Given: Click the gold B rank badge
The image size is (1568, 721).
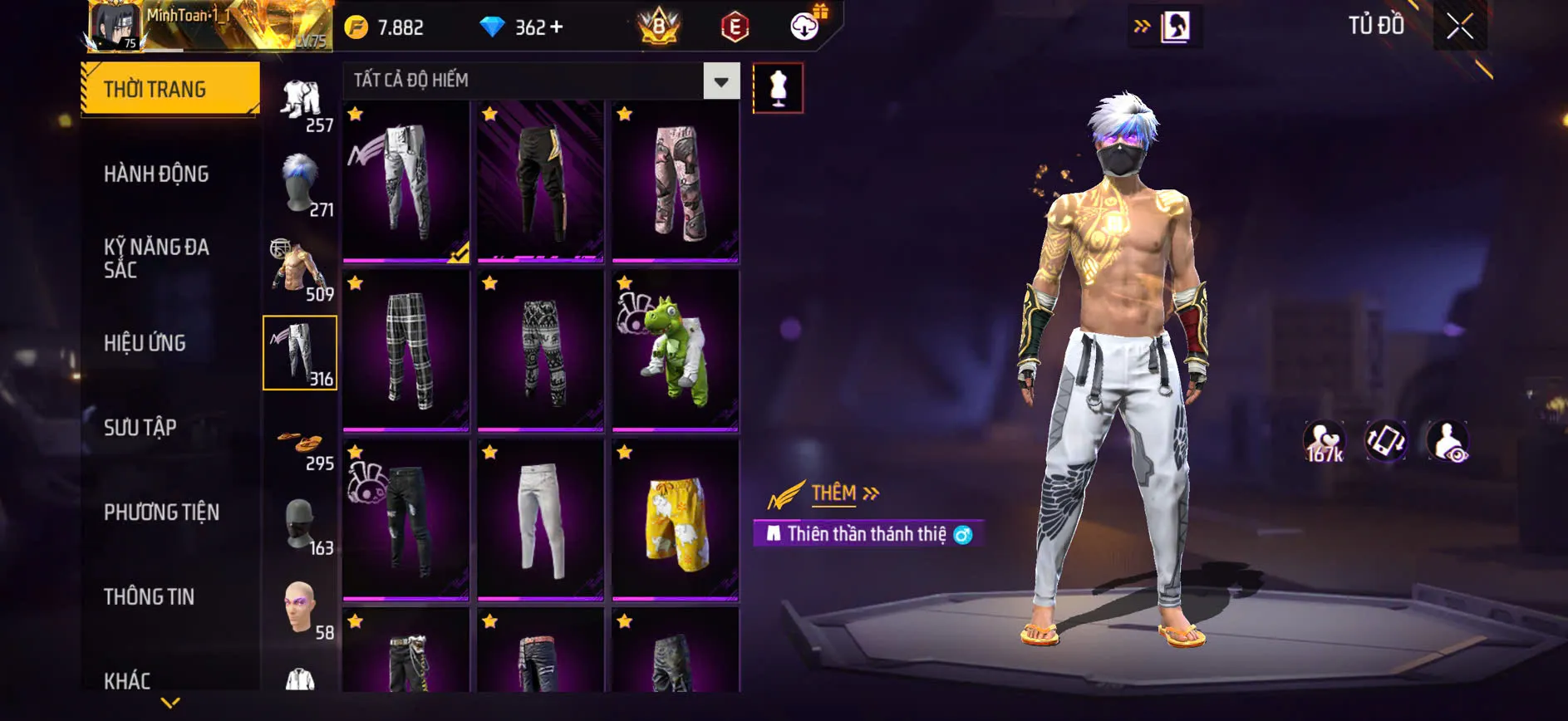Looking at the screenshot, I should [661, 25].
